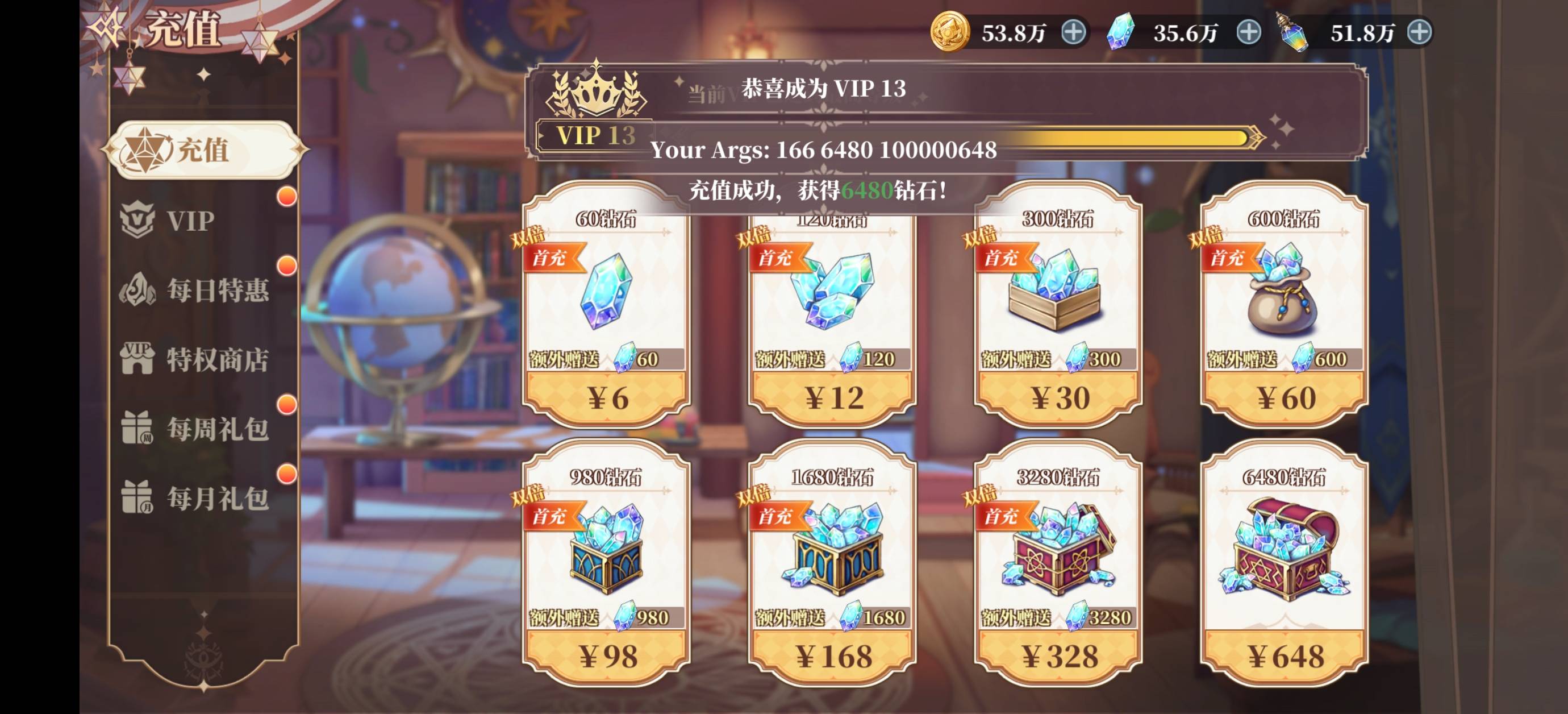Add more potion currency with plus button
The height and width of the screenshot is (714, 1568).
[1420, 32]
